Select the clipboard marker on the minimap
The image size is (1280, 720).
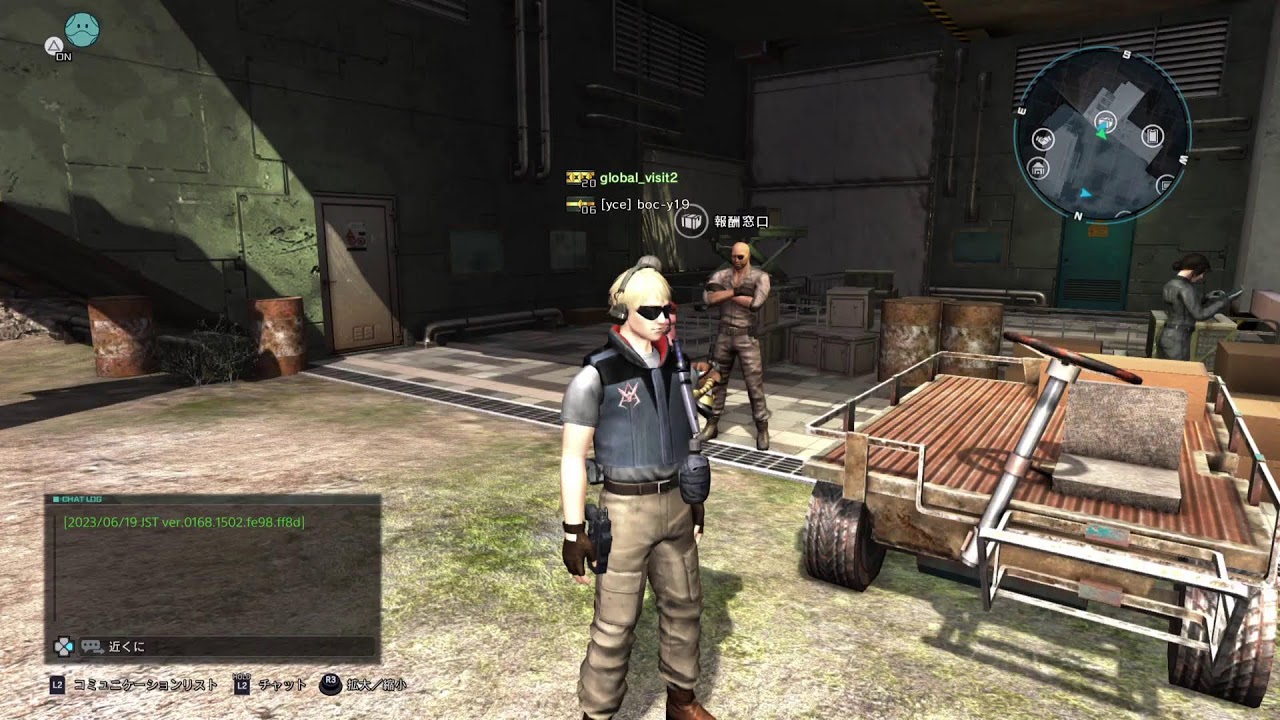tap(1151, 136)
